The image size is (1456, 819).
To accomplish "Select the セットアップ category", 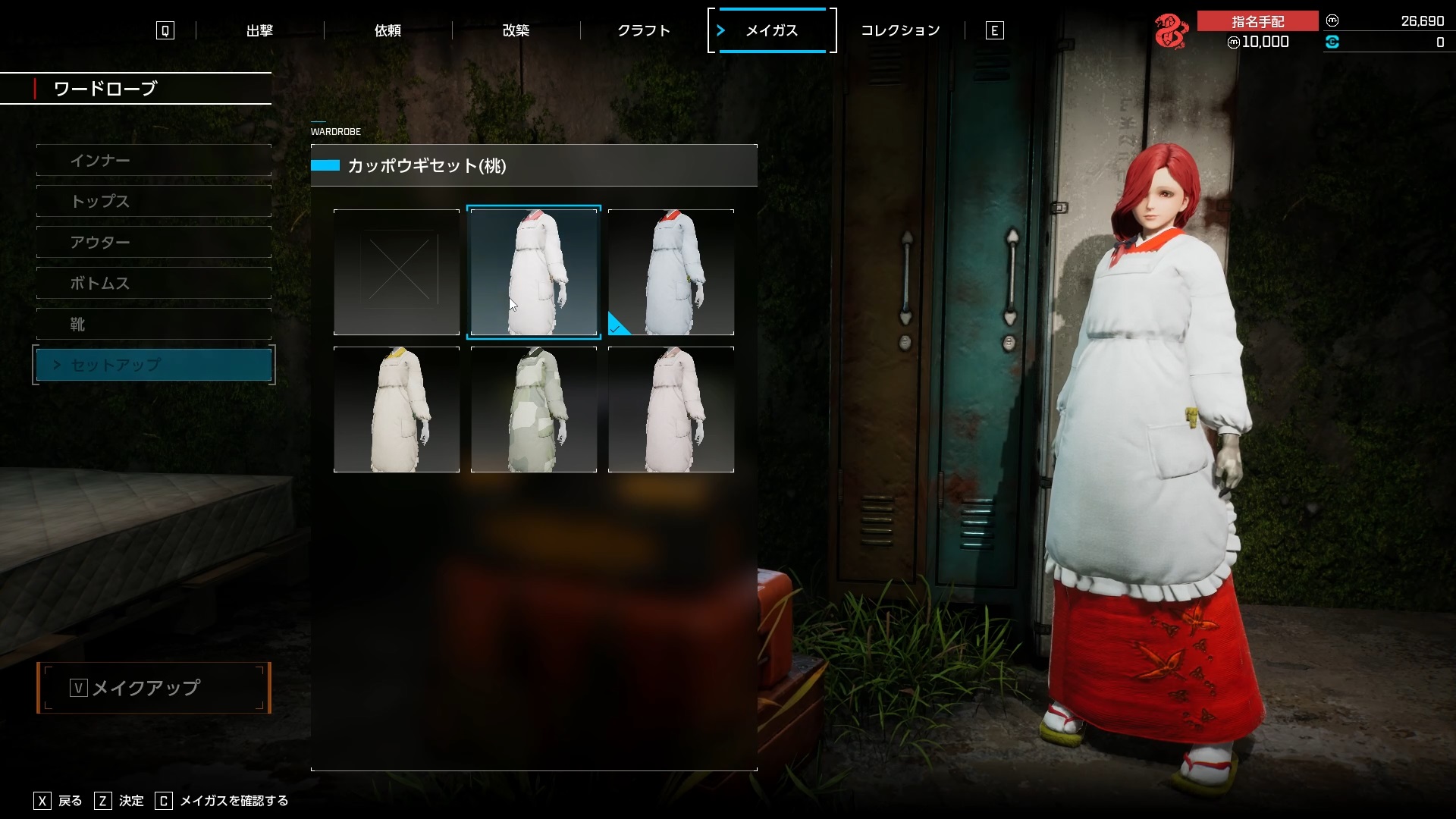I will click(x=154, y=365).
